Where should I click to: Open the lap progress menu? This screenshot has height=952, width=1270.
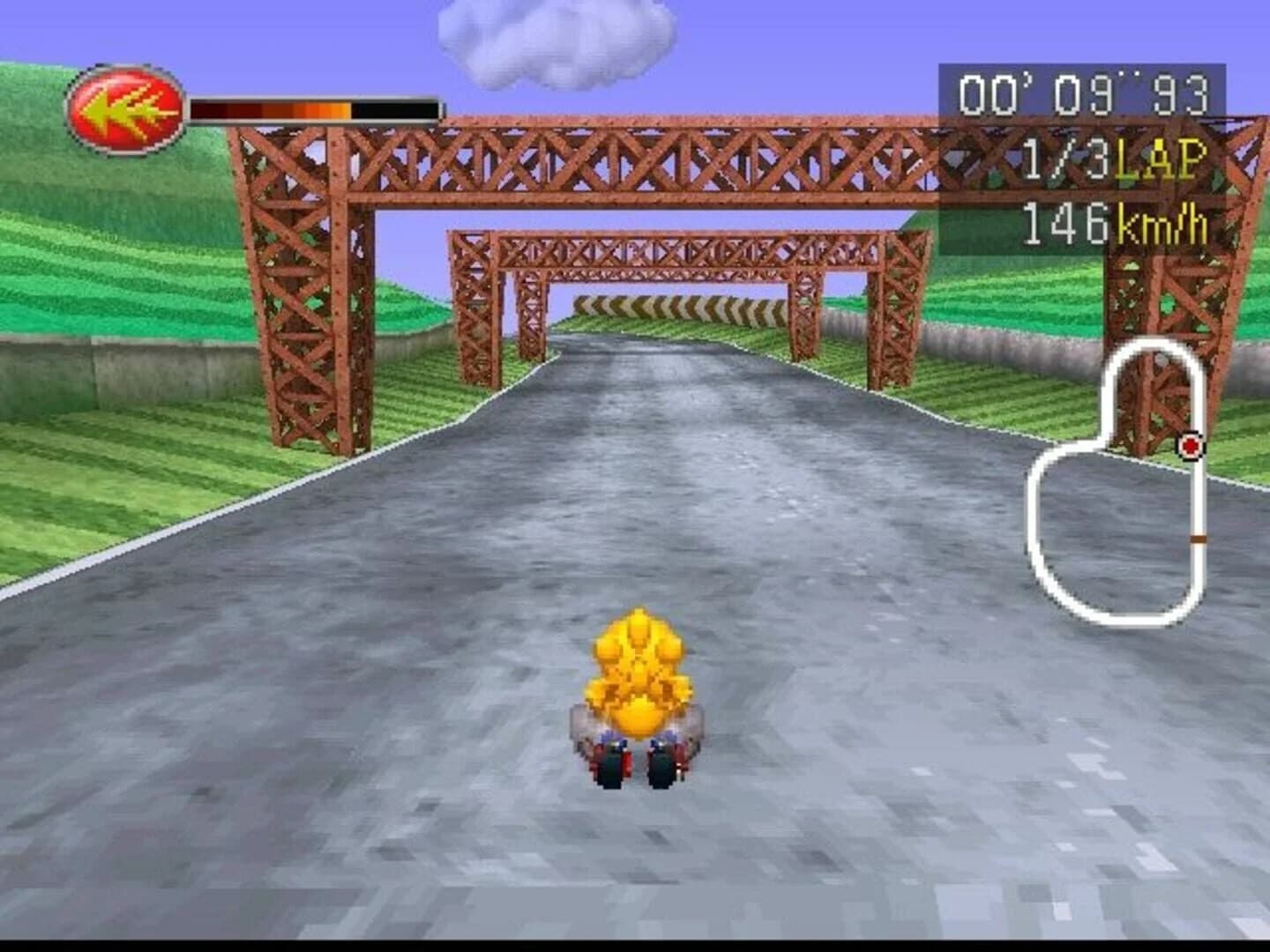point(1111,159)
